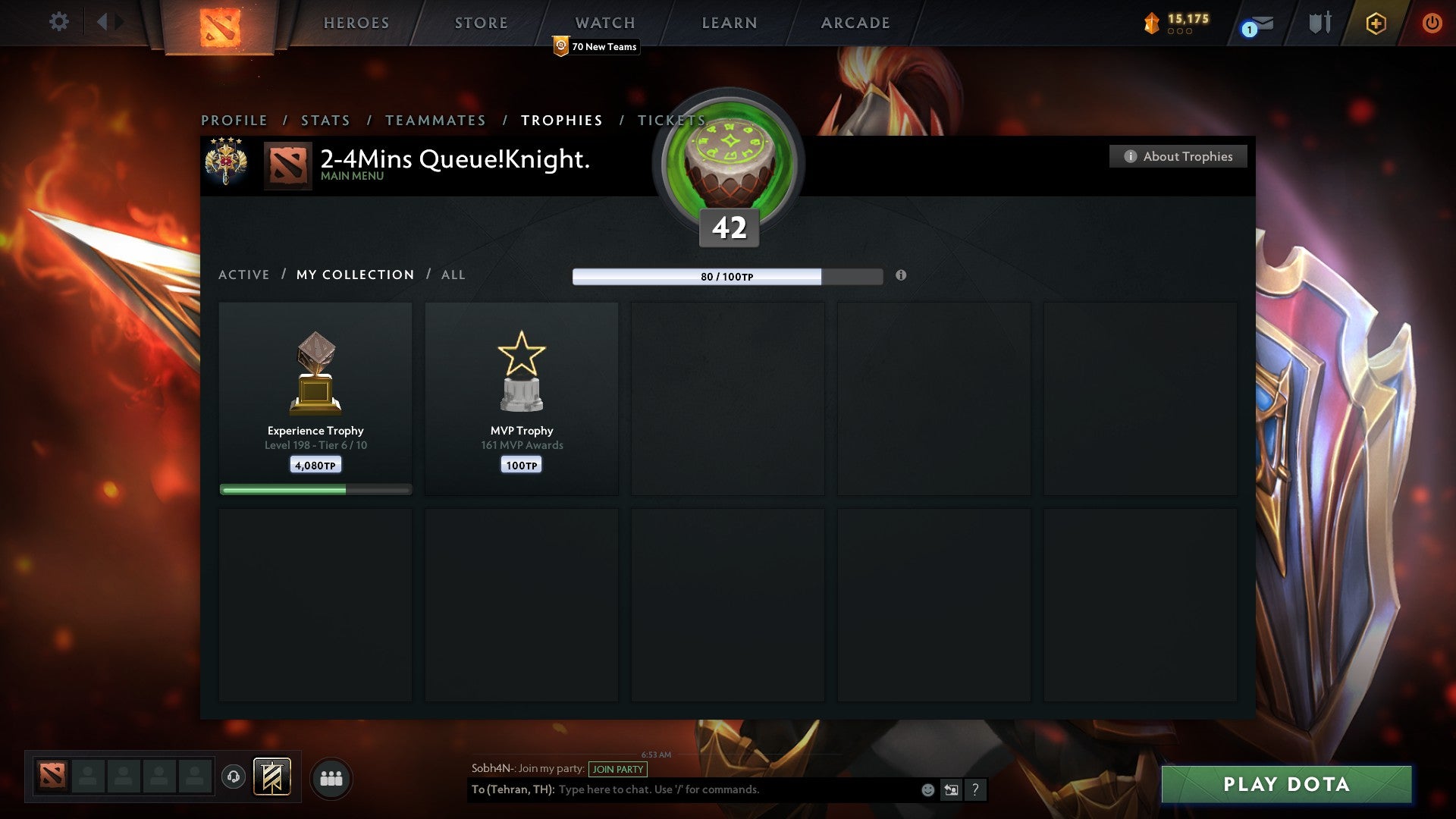Open the Armory shield and sword icon

pyautogui.click(x=1319, y=23)
